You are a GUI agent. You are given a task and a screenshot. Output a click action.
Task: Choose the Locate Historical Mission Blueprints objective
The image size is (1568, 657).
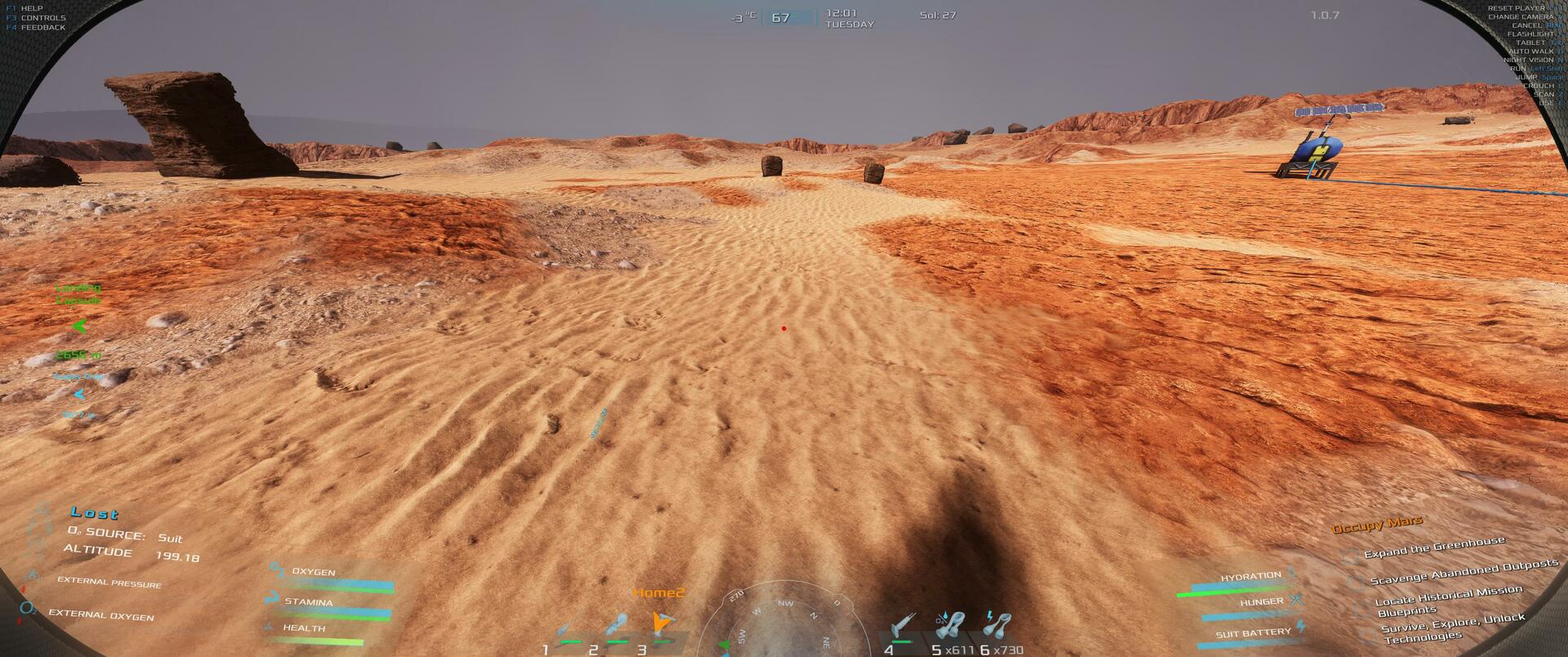click(x=1447, y=599)
